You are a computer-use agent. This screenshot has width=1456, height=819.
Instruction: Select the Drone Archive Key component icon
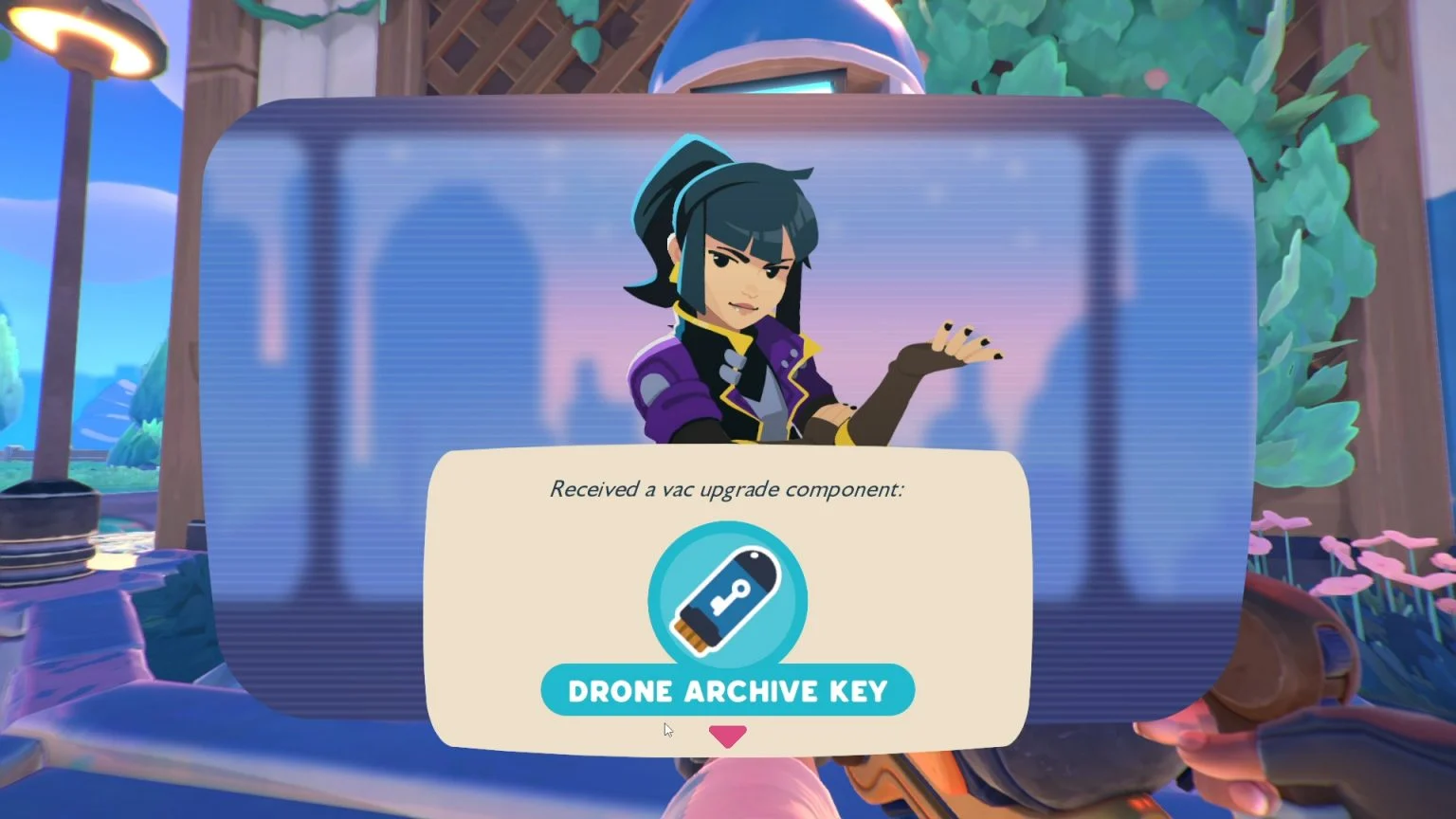point(727,599)
